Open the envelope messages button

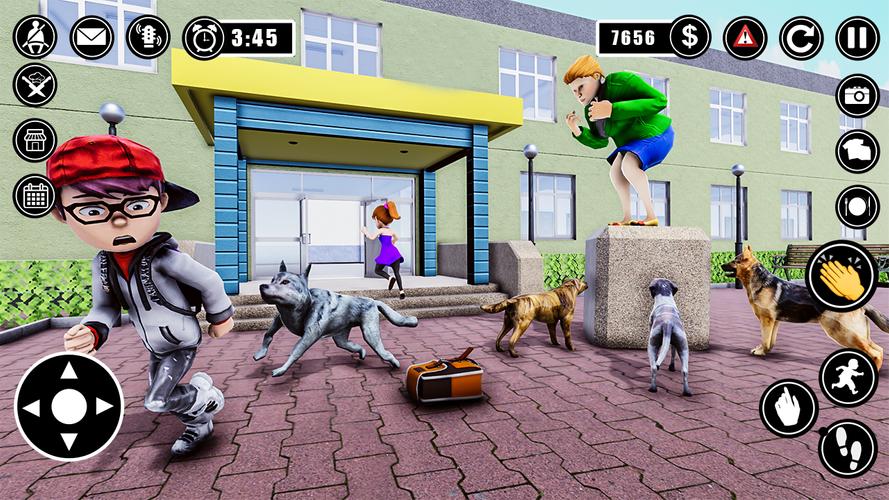tap(92, 37)
